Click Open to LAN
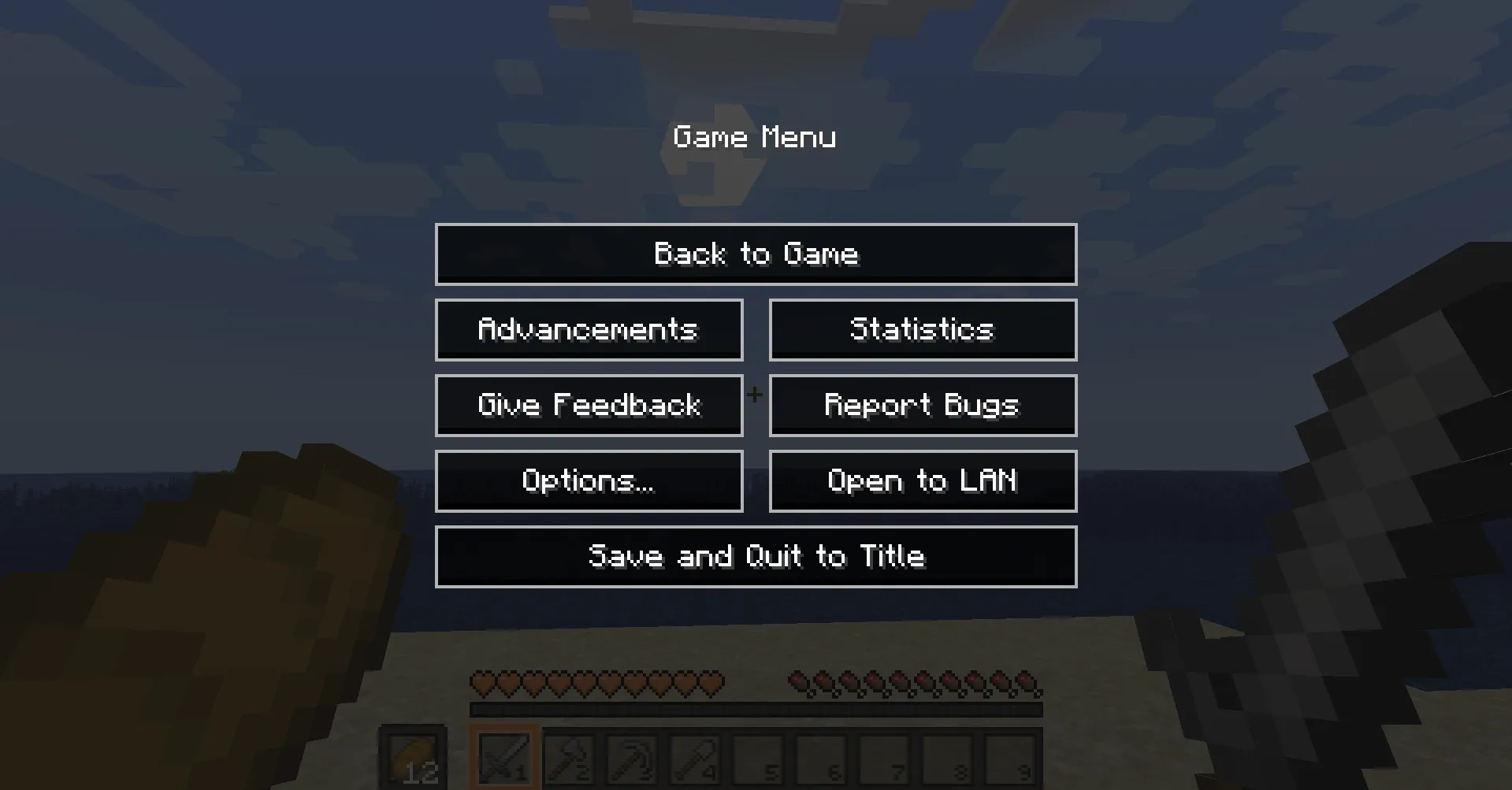Image resolution: width=1512 pixels, height=790 pixels. 922,480
